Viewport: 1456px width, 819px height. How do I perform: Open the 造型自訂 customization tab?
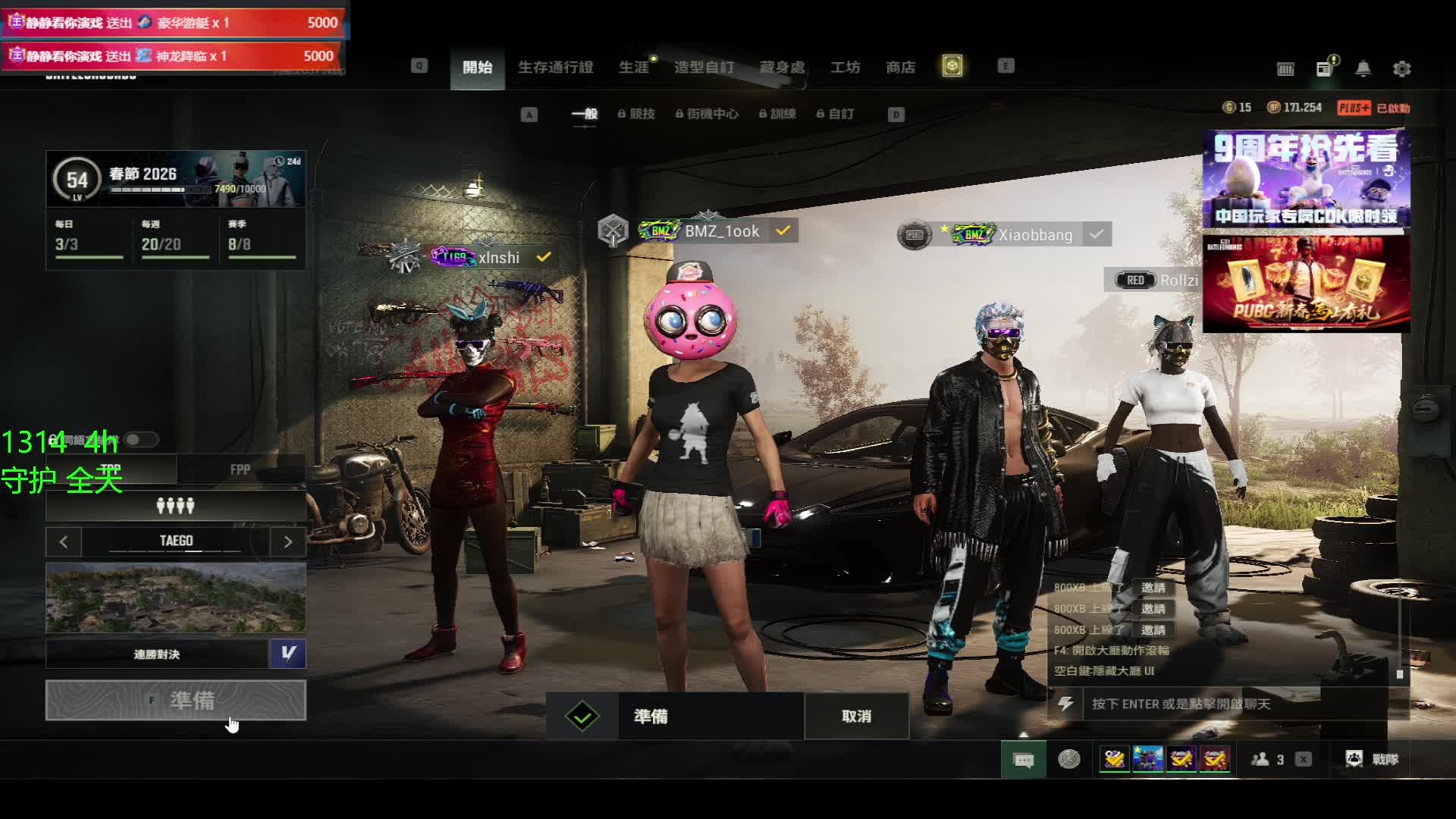[x=704, y=67]
